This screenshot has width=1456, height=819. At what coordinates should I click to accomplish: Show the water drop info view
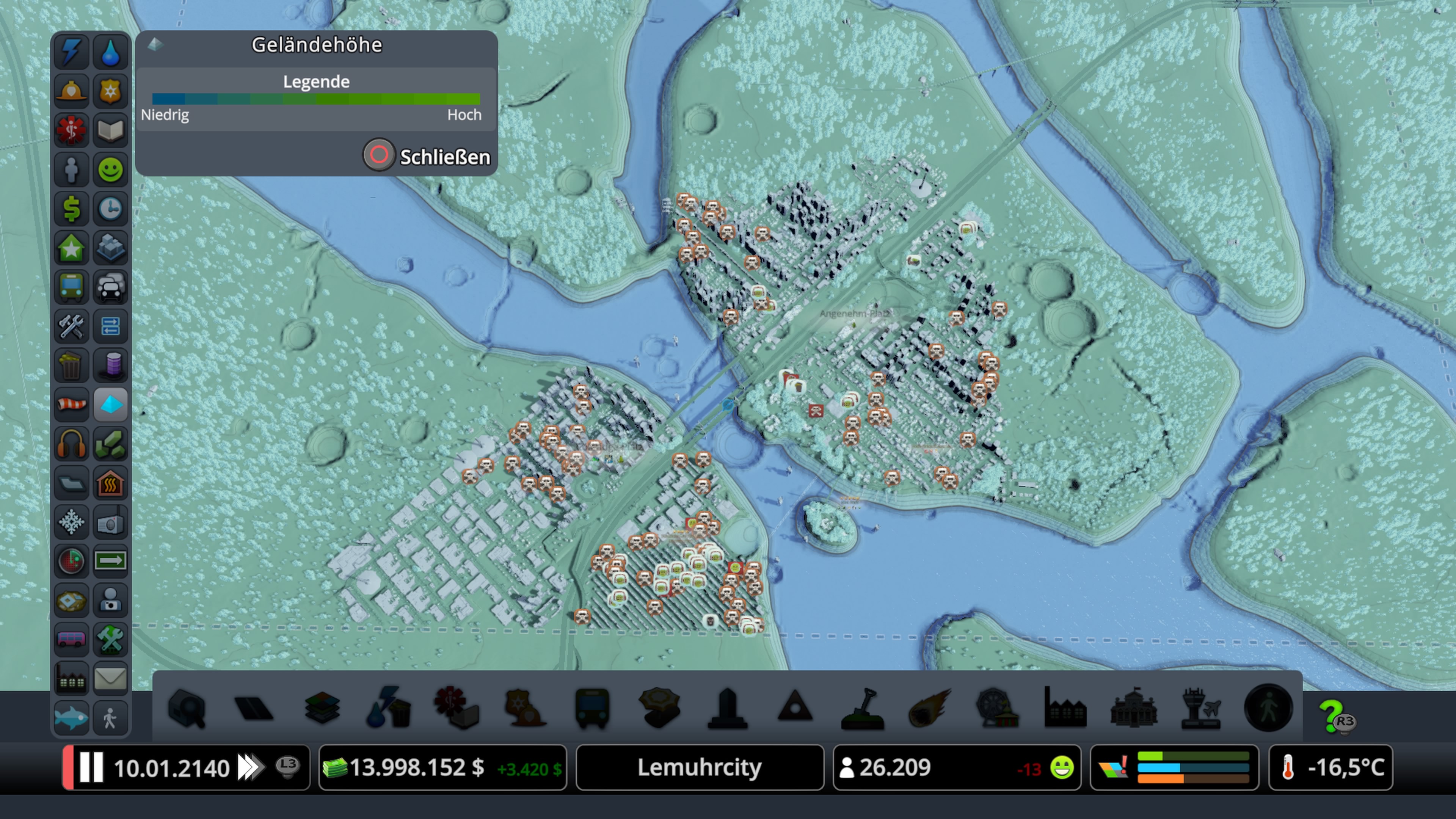coord(111,52)
